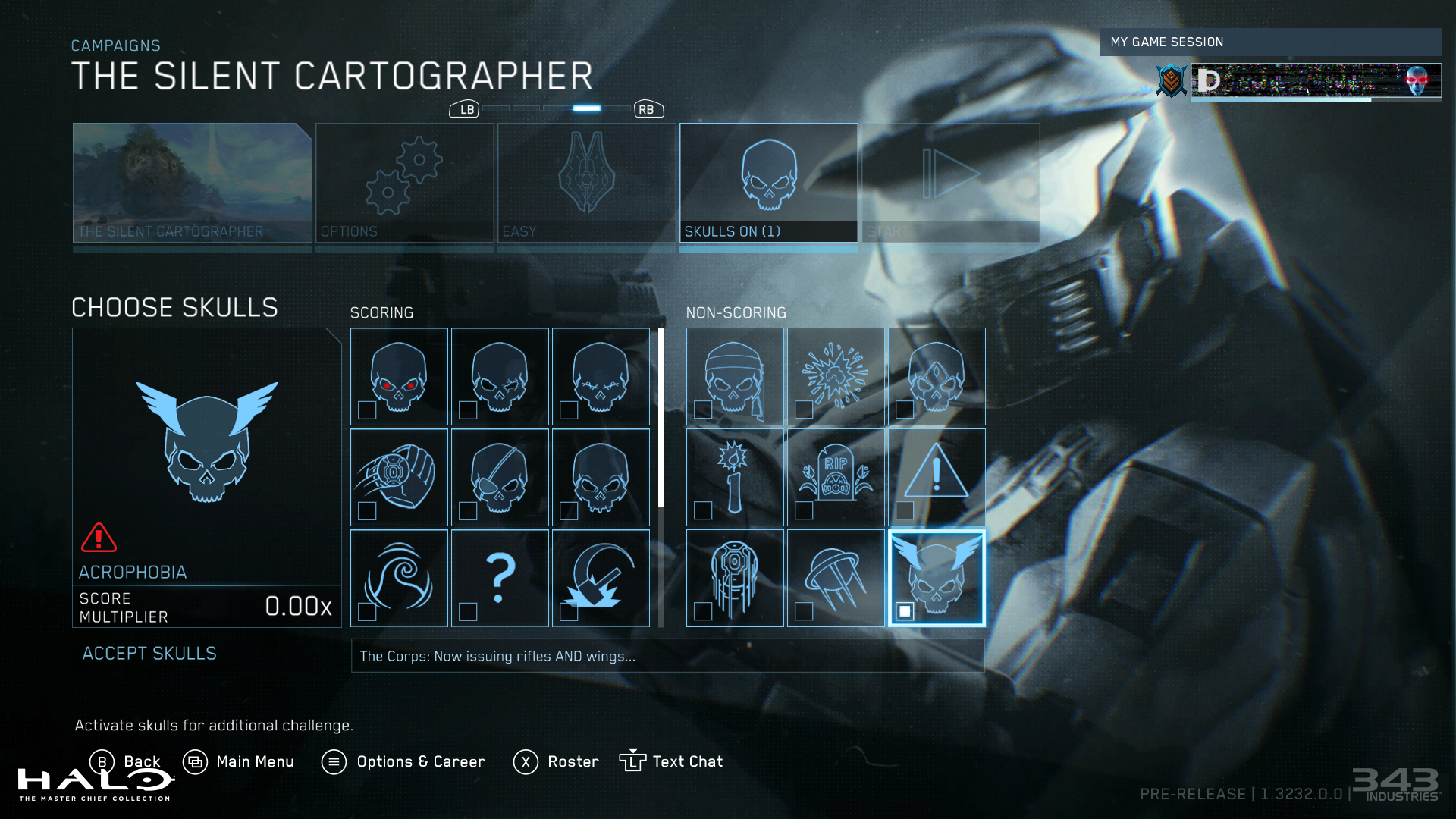This screenshot has height=819, width=1456.
Task: Select The Silent Cartographer mission tile
Action: point(193,183)
